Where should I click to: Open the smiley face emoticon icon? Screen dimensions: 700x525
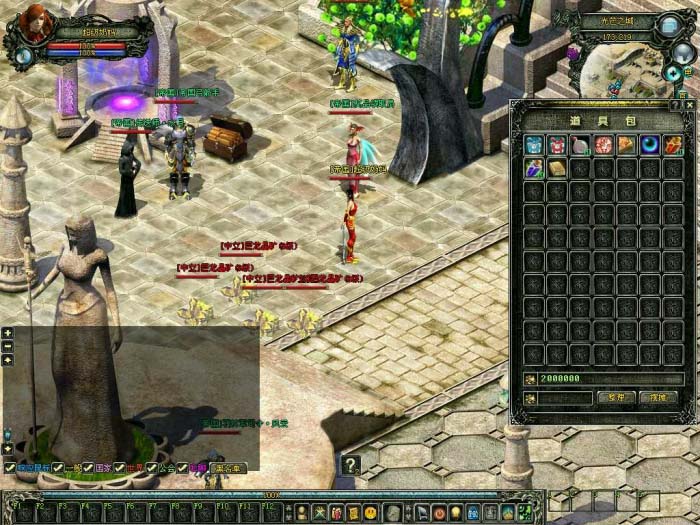(x=370, y=513)
